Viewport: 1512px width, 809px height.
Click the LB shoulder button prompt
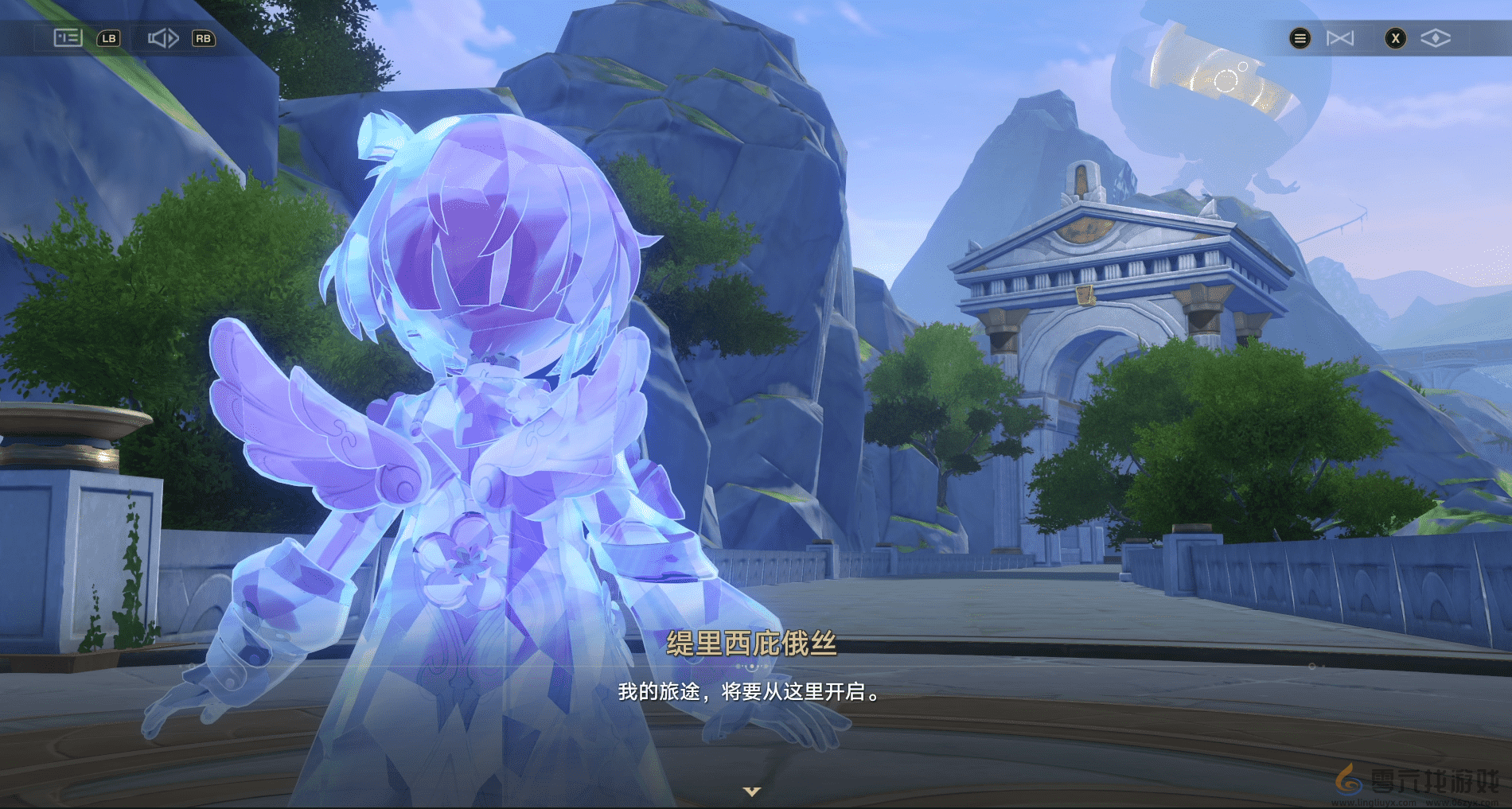(110, 37)
